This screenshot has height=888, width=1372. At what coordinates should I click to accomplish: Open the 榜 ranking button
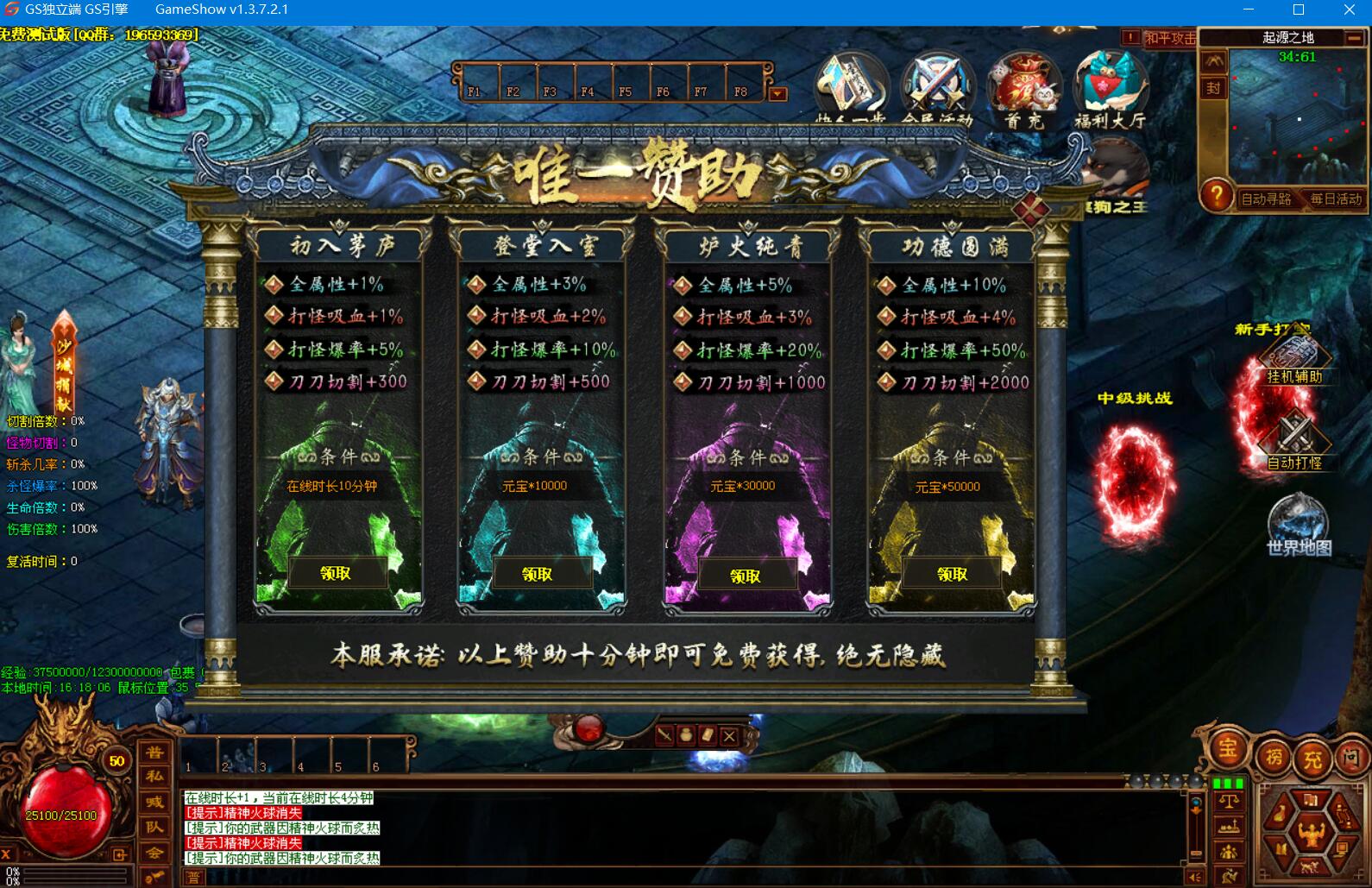point(1274,759)
